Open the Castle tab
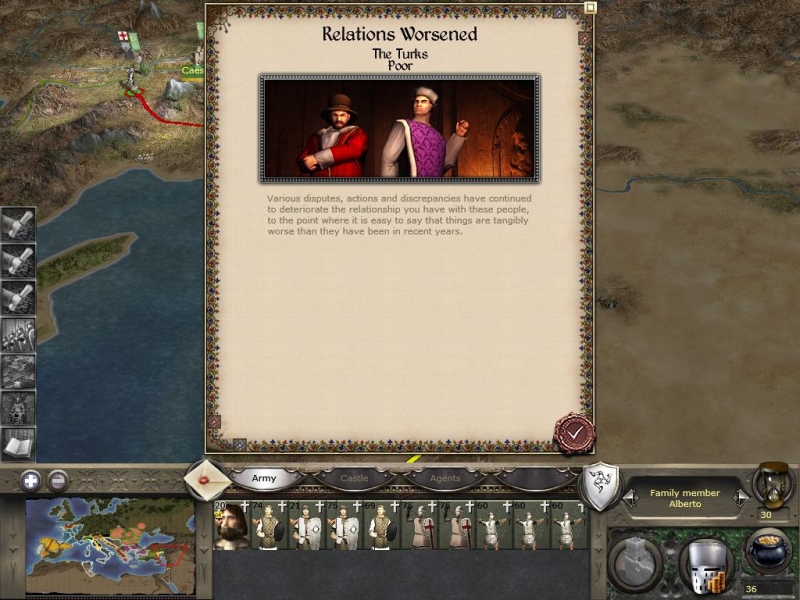Screen dimensions: 800x600 point(355,479)
